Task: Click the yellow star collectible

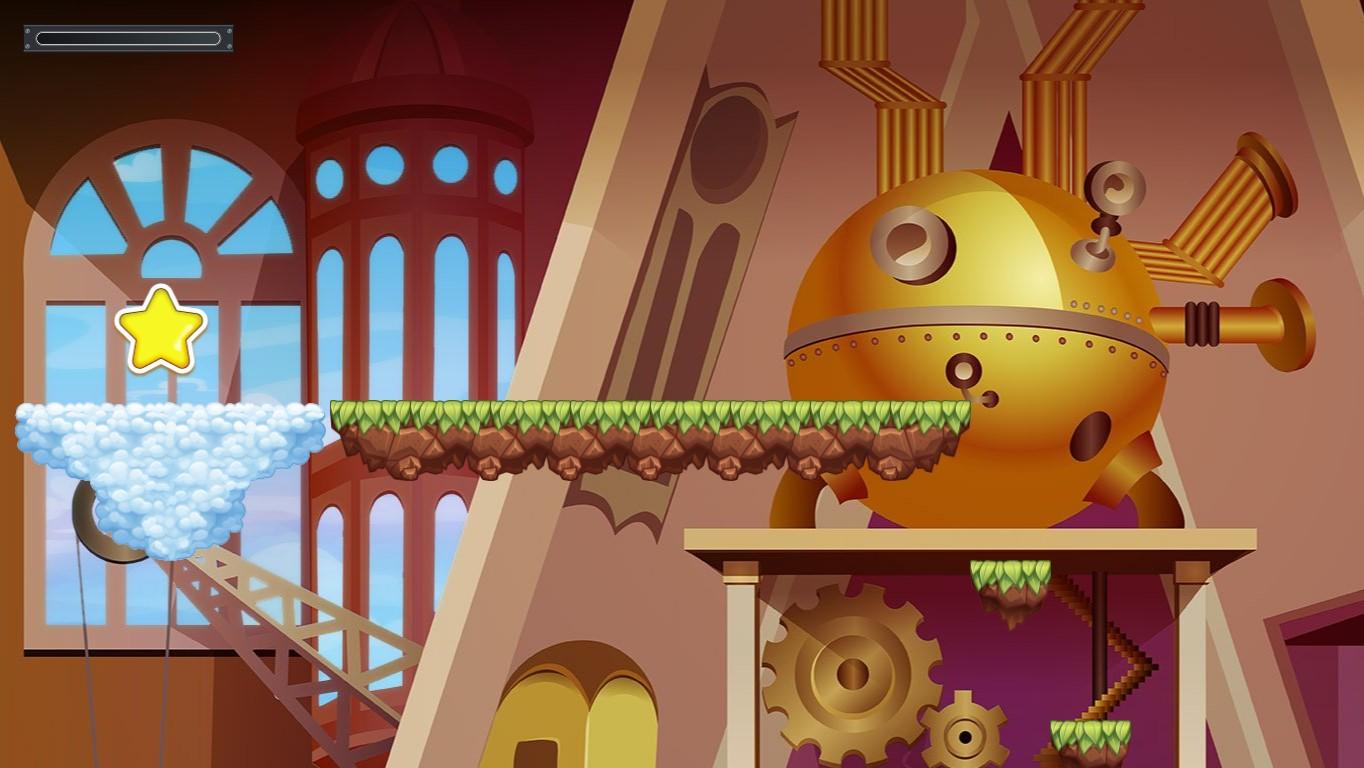Action: coord(160,330)
